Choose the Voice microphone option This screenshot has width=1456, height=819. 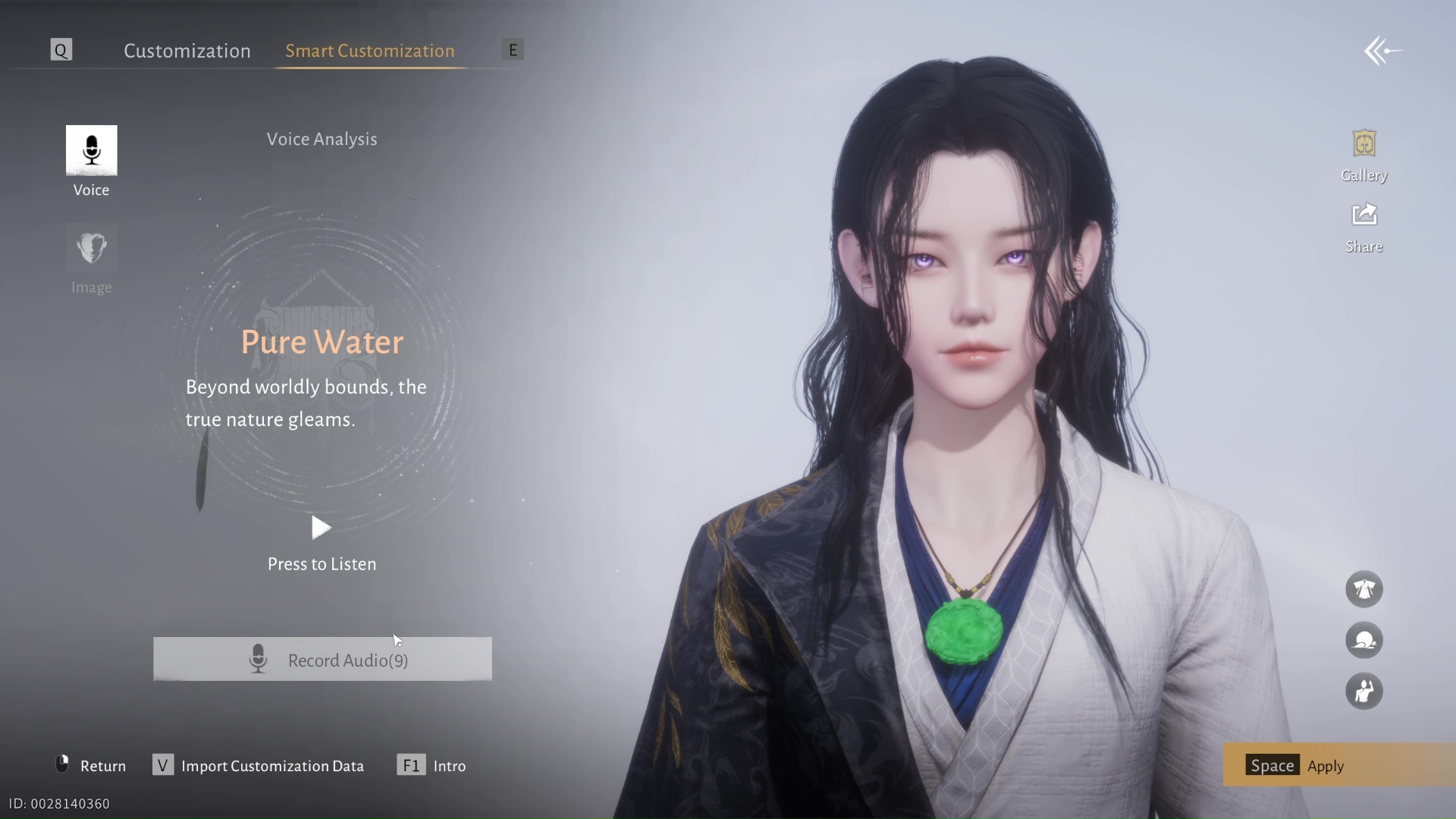[x=92, y=151]
